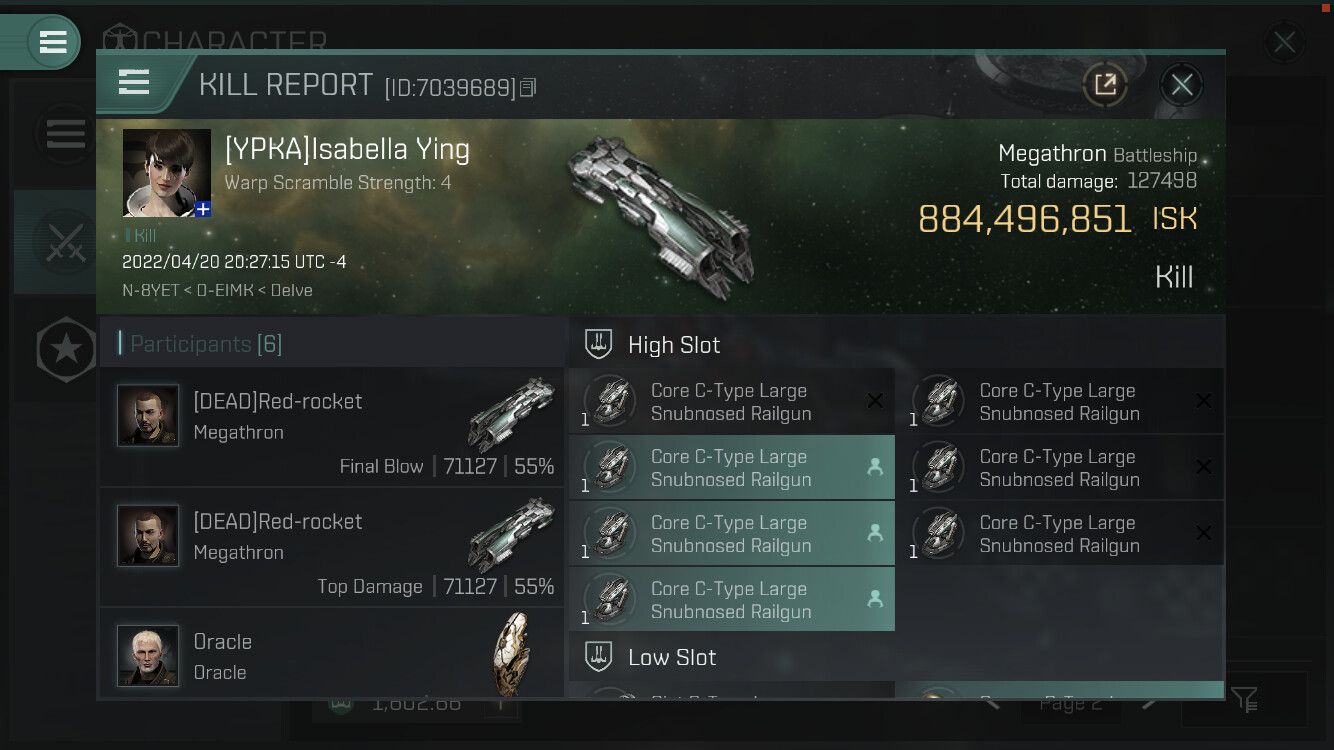Close the Kill Report window
The image size is (1334, 750).
(1181, 85)
